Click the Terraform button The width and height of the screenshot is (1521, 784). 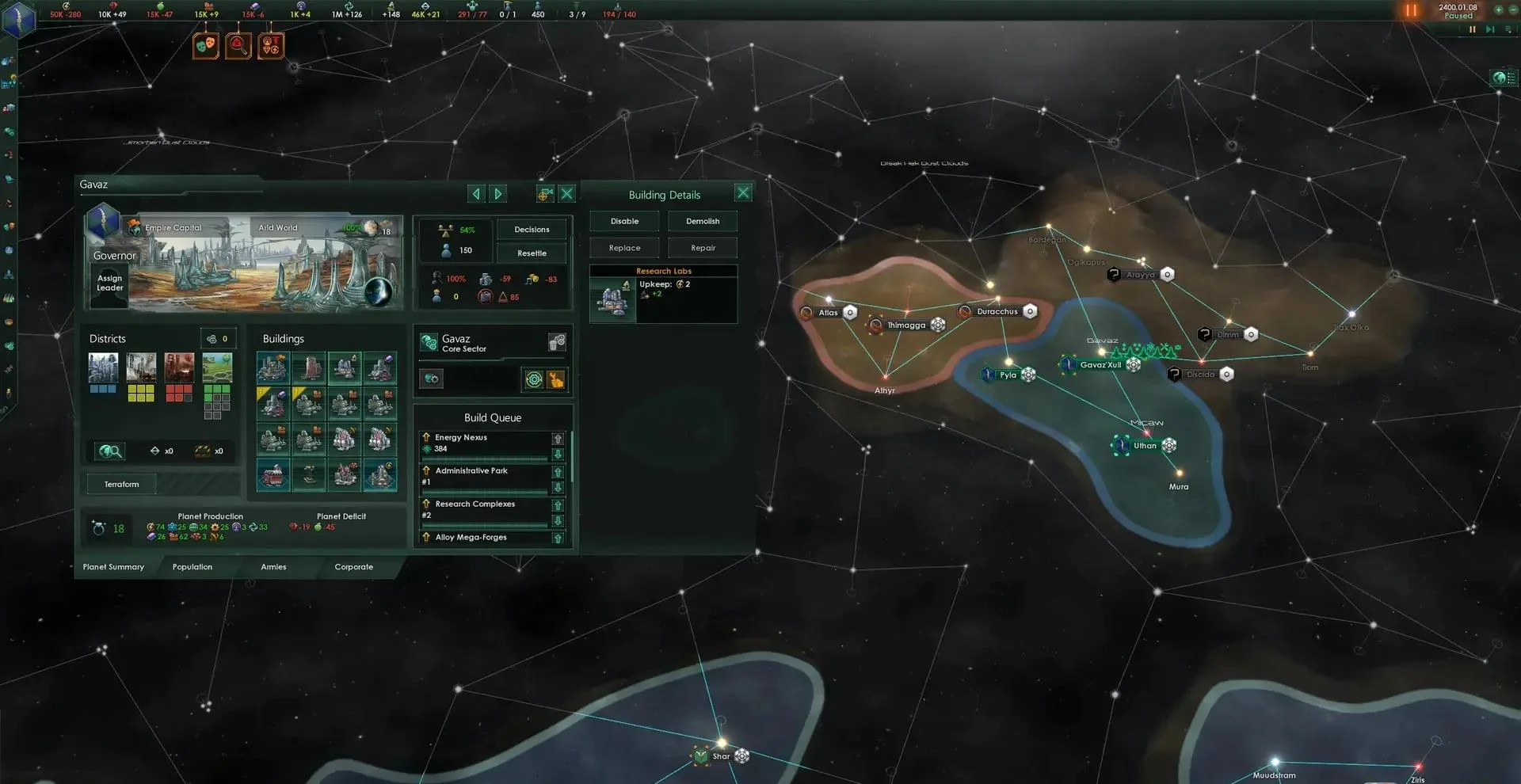pos(121,485)
